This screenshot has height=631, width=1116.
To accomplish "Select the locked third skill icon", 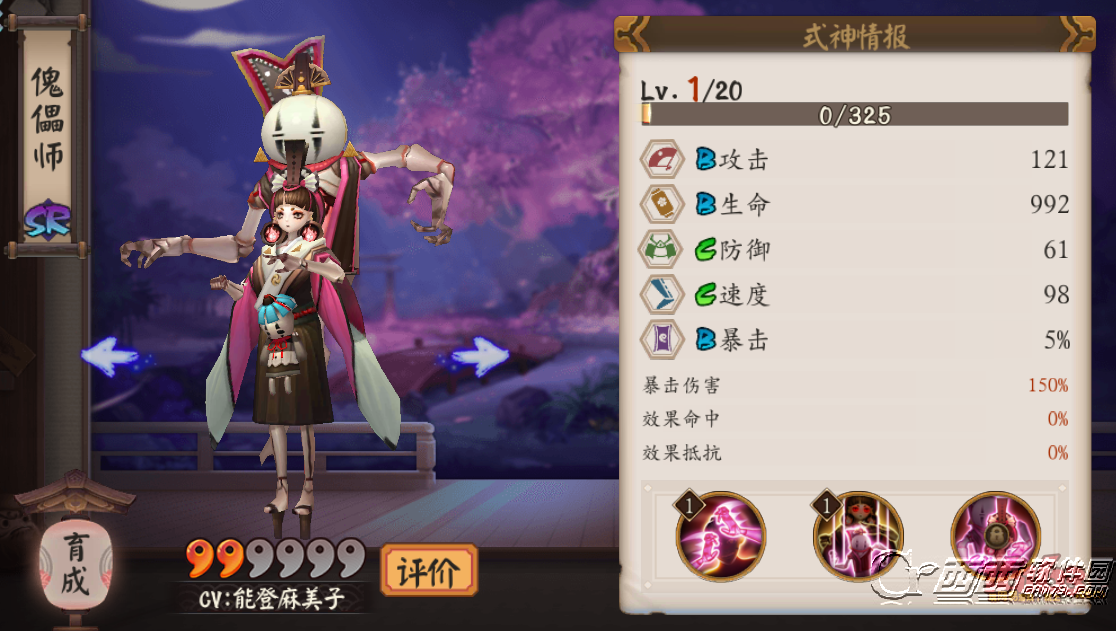I will tap(995, 535).
